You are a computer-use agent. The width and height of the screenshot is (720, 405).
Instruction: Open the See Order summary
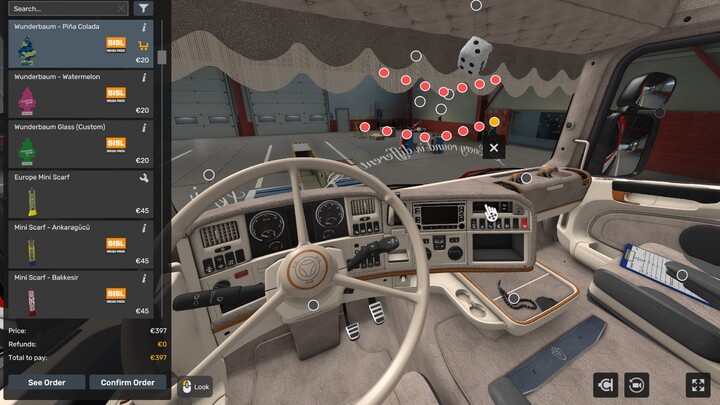click(x=46, y=382)
